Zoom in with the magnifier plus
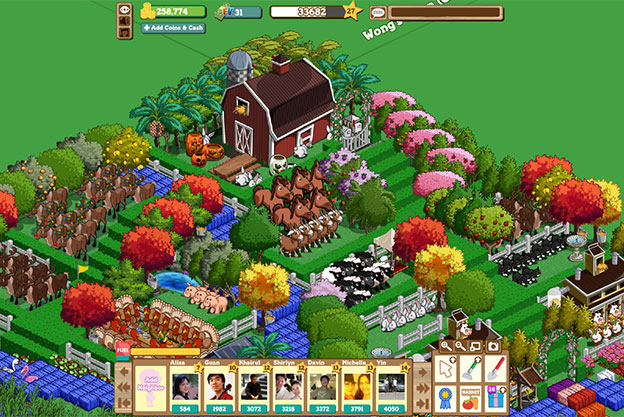The width and height of the screenshot is (624, 417). point(445,345)
